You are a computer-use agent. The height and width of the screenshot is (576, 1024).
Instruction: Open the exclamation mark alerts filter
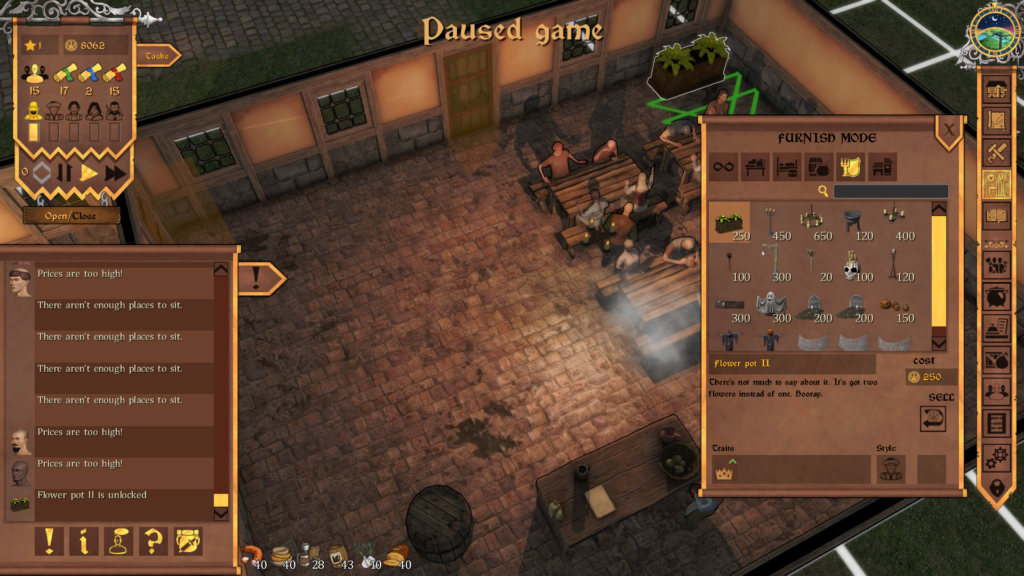[49, 541]
